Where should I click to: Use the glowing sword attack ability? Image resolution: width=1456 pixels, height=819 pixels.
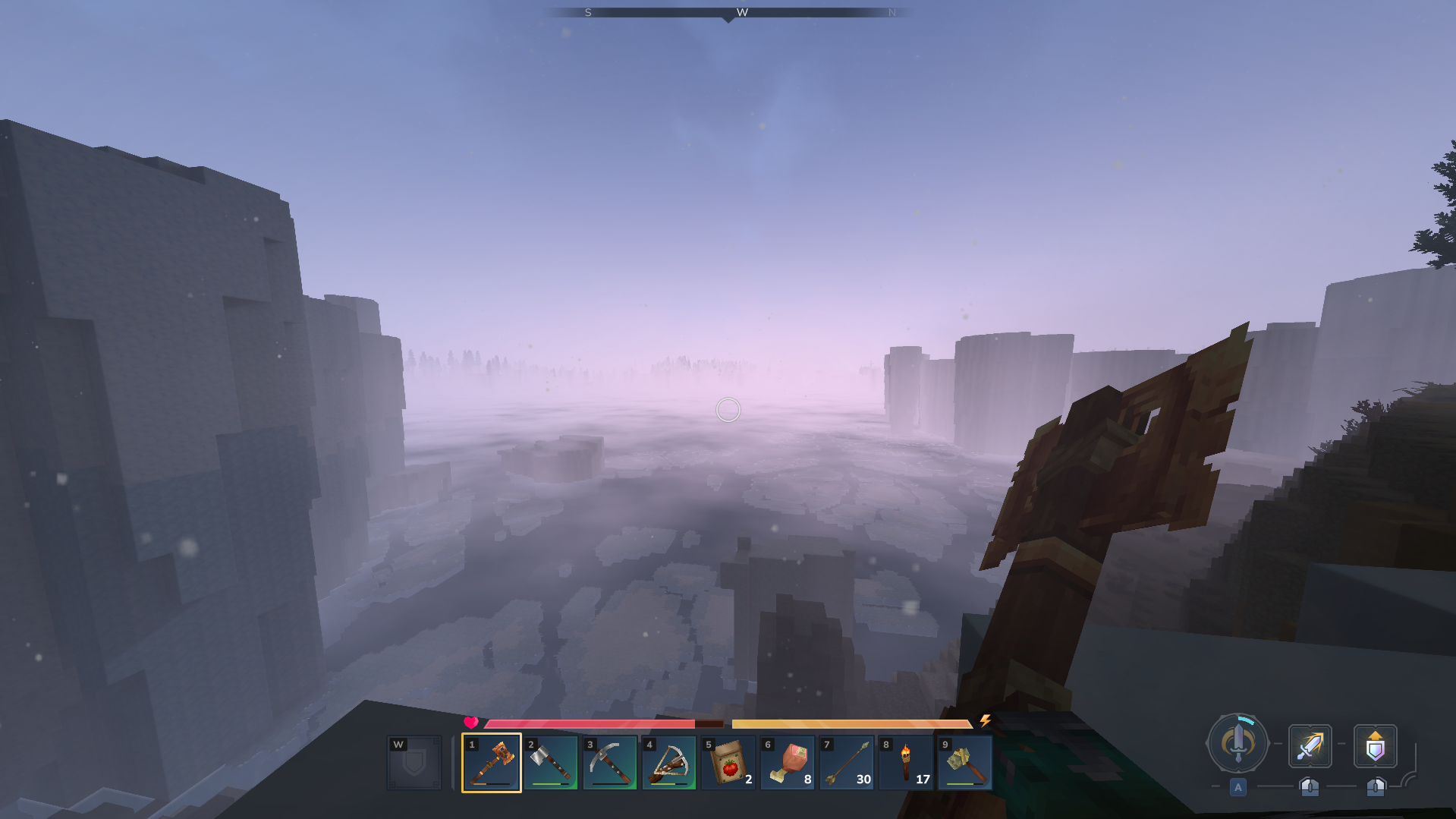point(1310,745)
